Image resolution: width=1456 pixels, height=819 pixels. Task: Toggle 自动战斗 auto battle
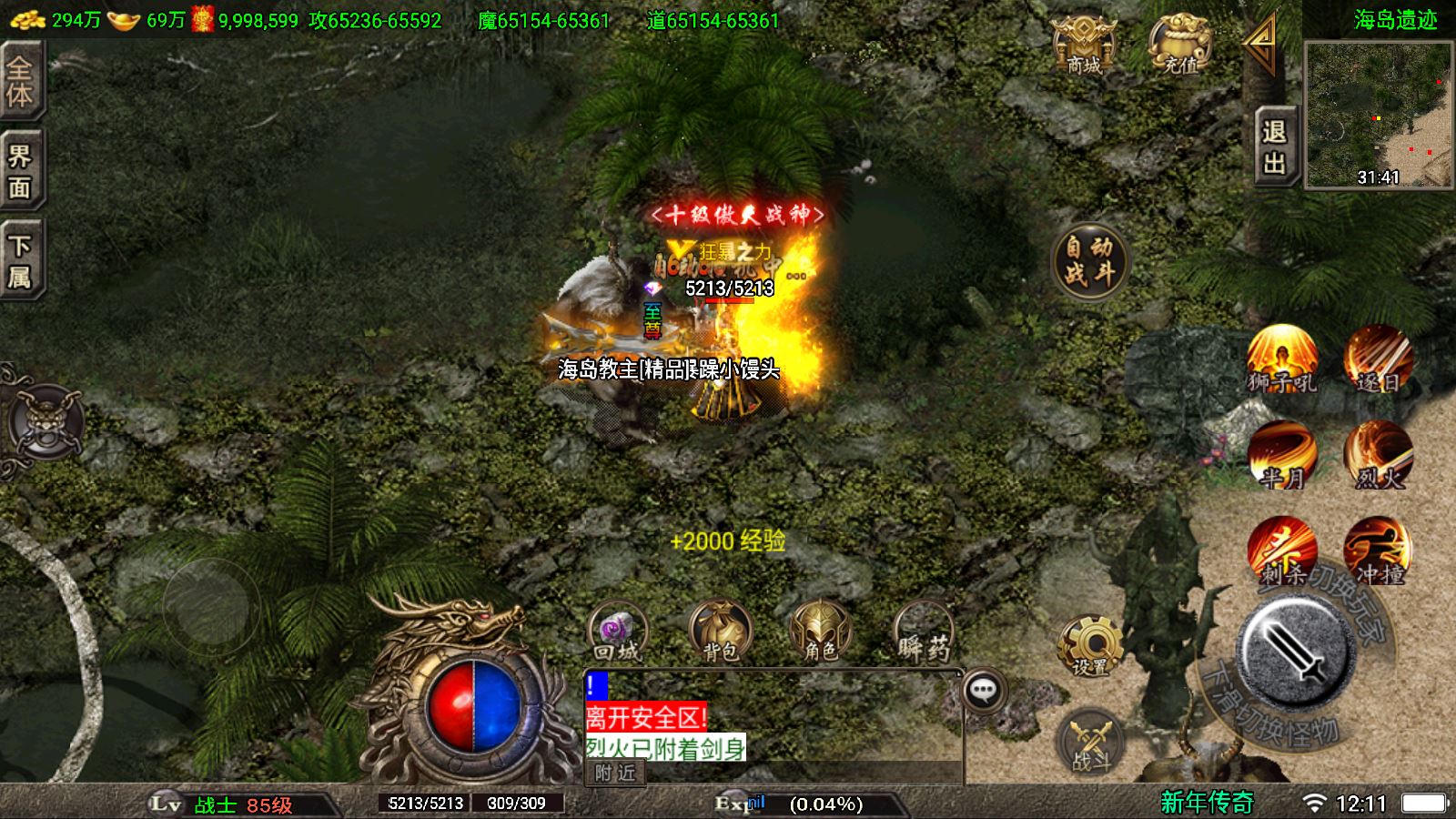[x=1089, y=260]
